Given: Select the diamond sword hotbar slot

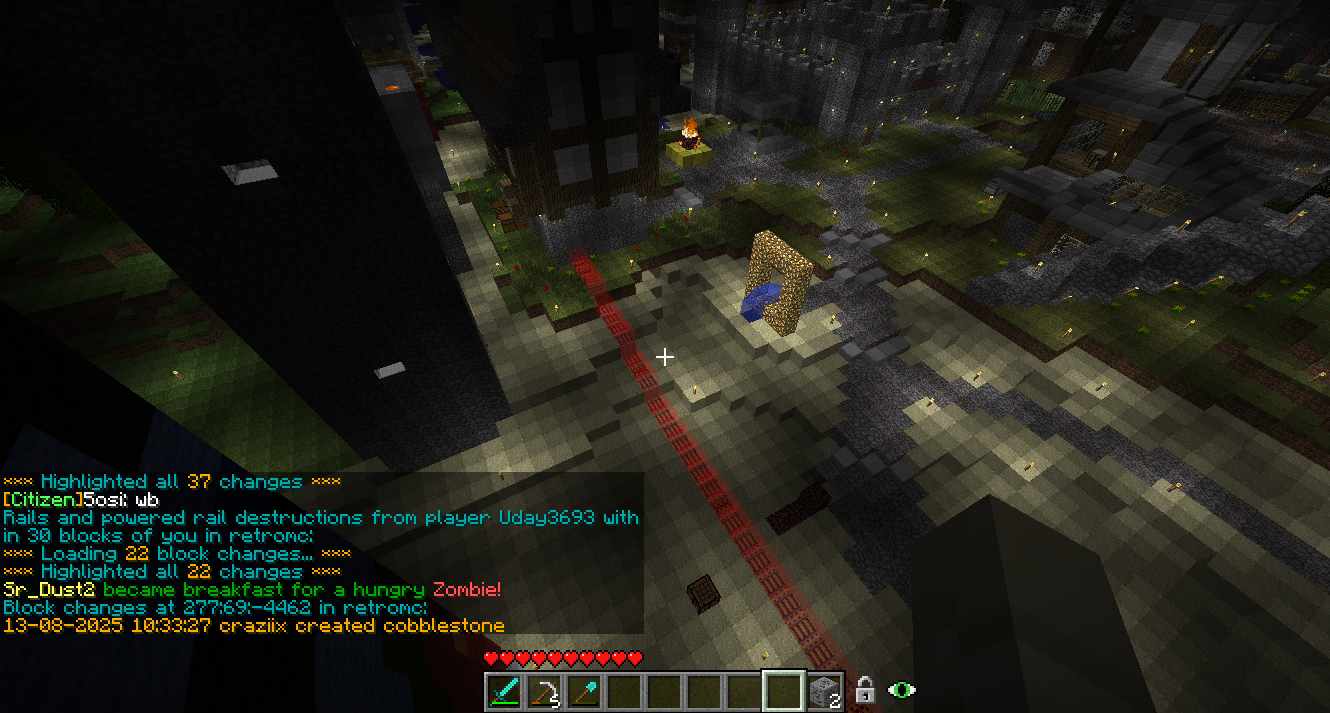Looking at the screenshot, I should point(504,691).
